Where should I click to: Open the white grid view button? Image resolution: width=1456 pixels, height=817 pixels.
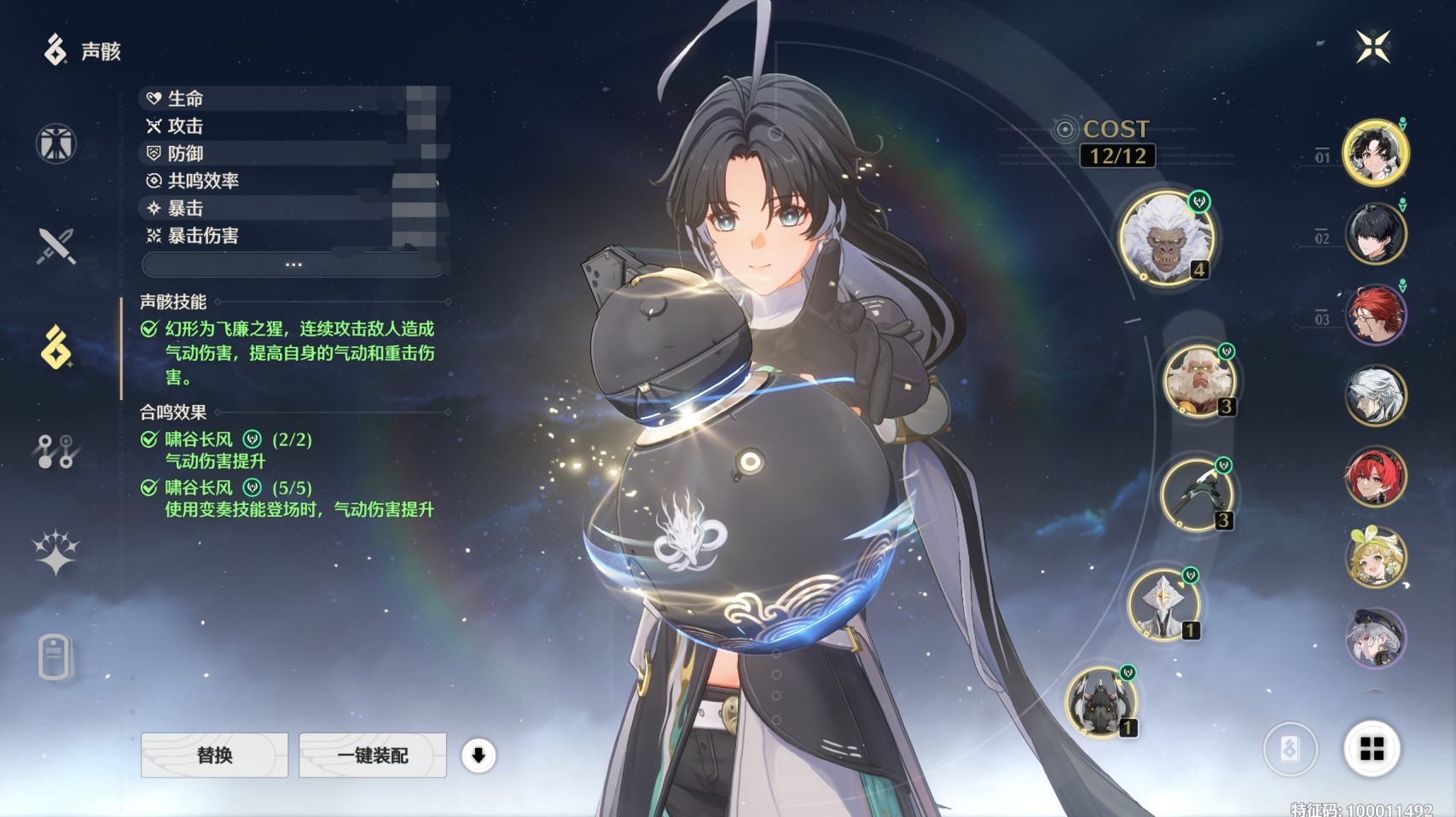point(1372,749)
